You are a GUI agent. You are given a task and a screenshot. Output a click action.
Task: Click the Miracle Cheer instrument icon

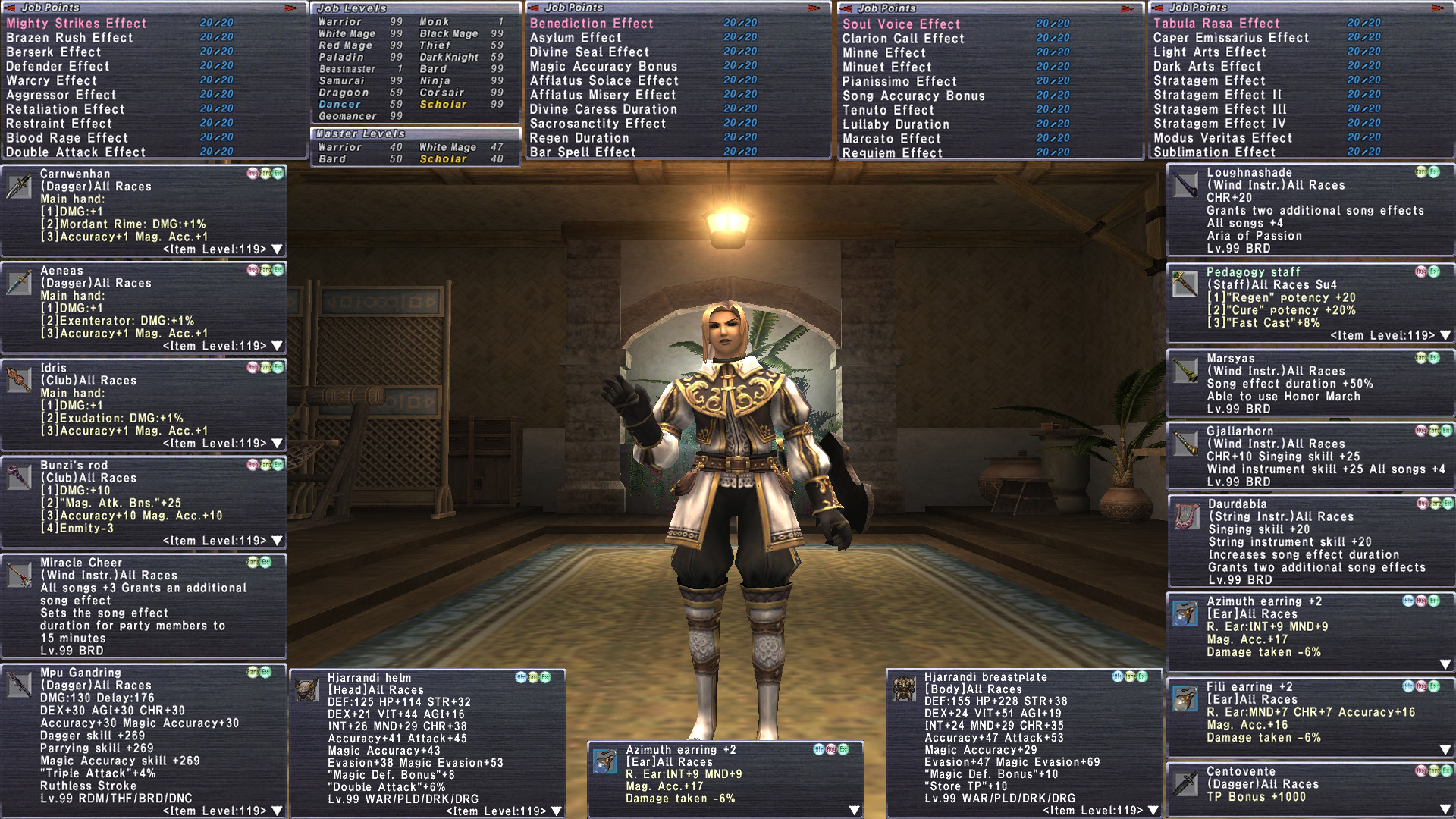pos(19,575)
